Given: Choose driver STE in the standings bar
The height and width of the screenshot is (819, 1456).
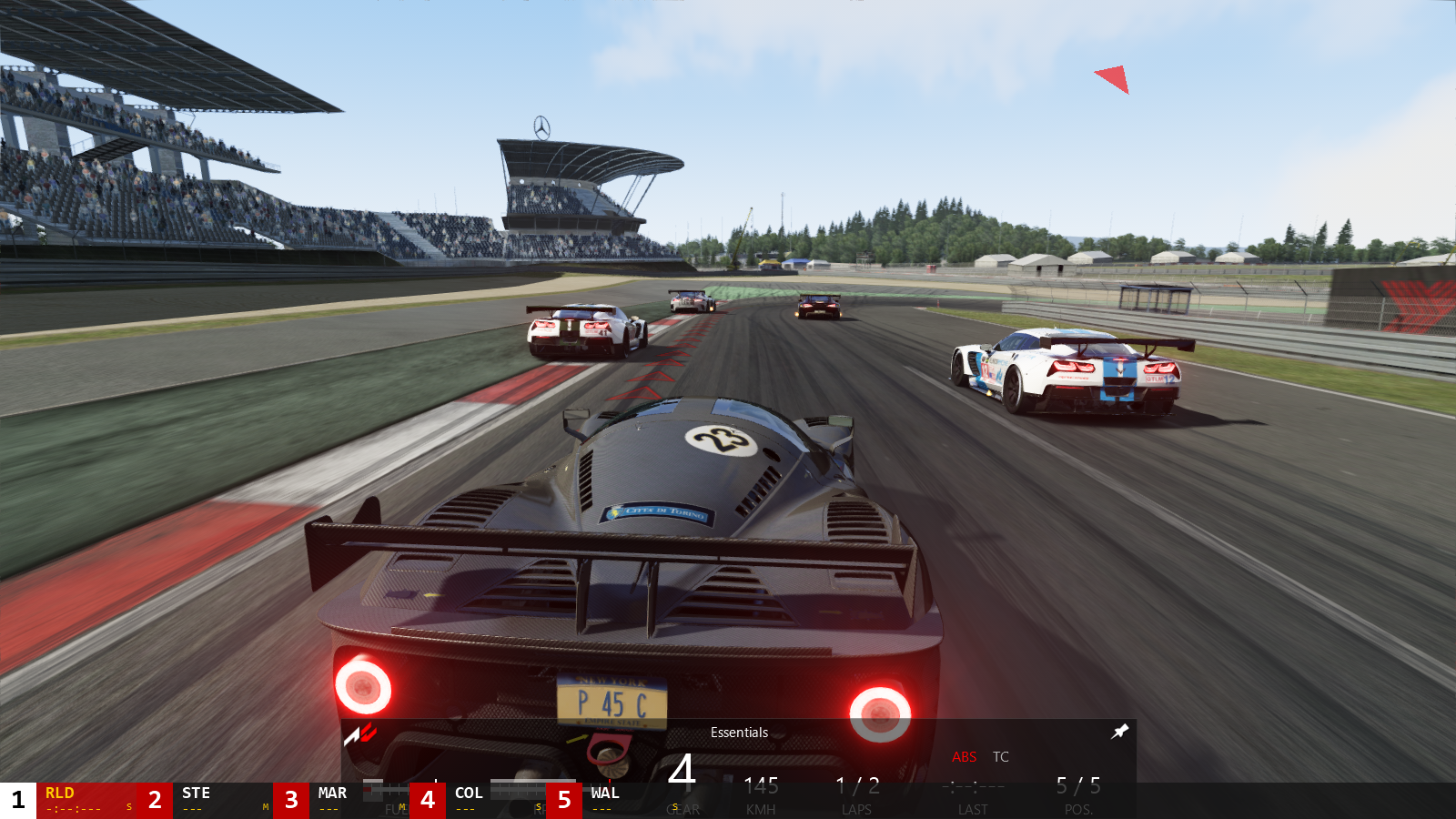Looking at the screenshot, I should [x=222, y=800].
